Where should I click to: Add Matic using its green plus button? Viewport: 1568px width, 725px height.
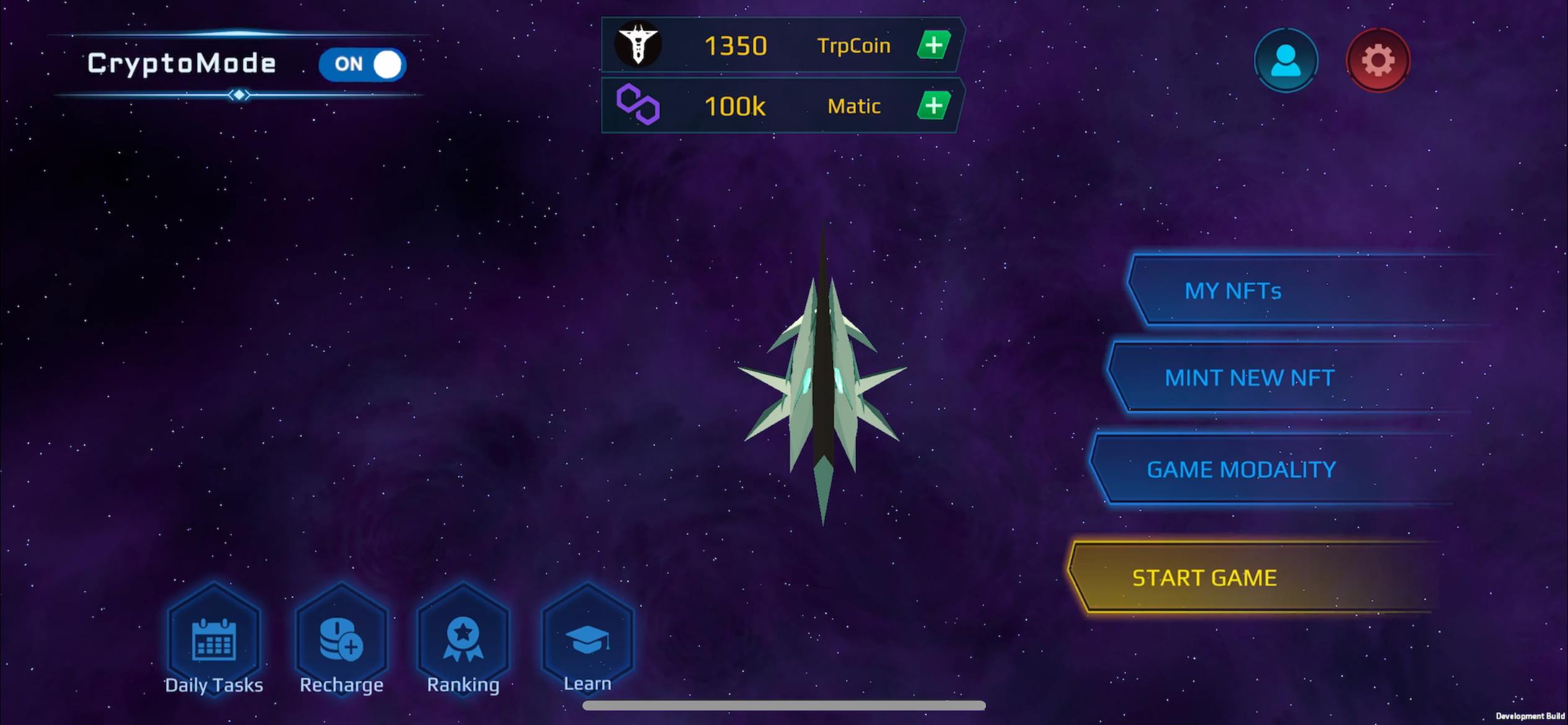(x=933, y=106)
